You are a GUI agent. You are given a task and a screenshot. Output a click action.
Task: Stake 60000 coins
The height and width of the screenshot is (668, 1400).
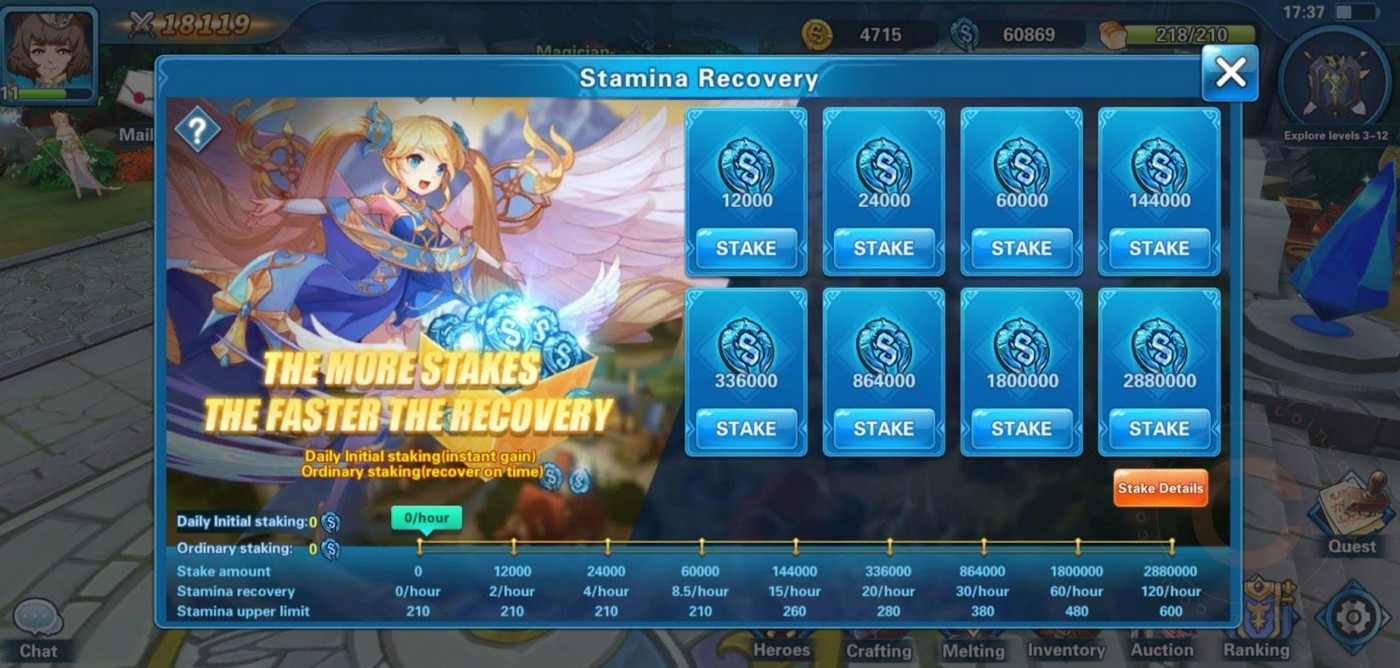point(1021,248)
